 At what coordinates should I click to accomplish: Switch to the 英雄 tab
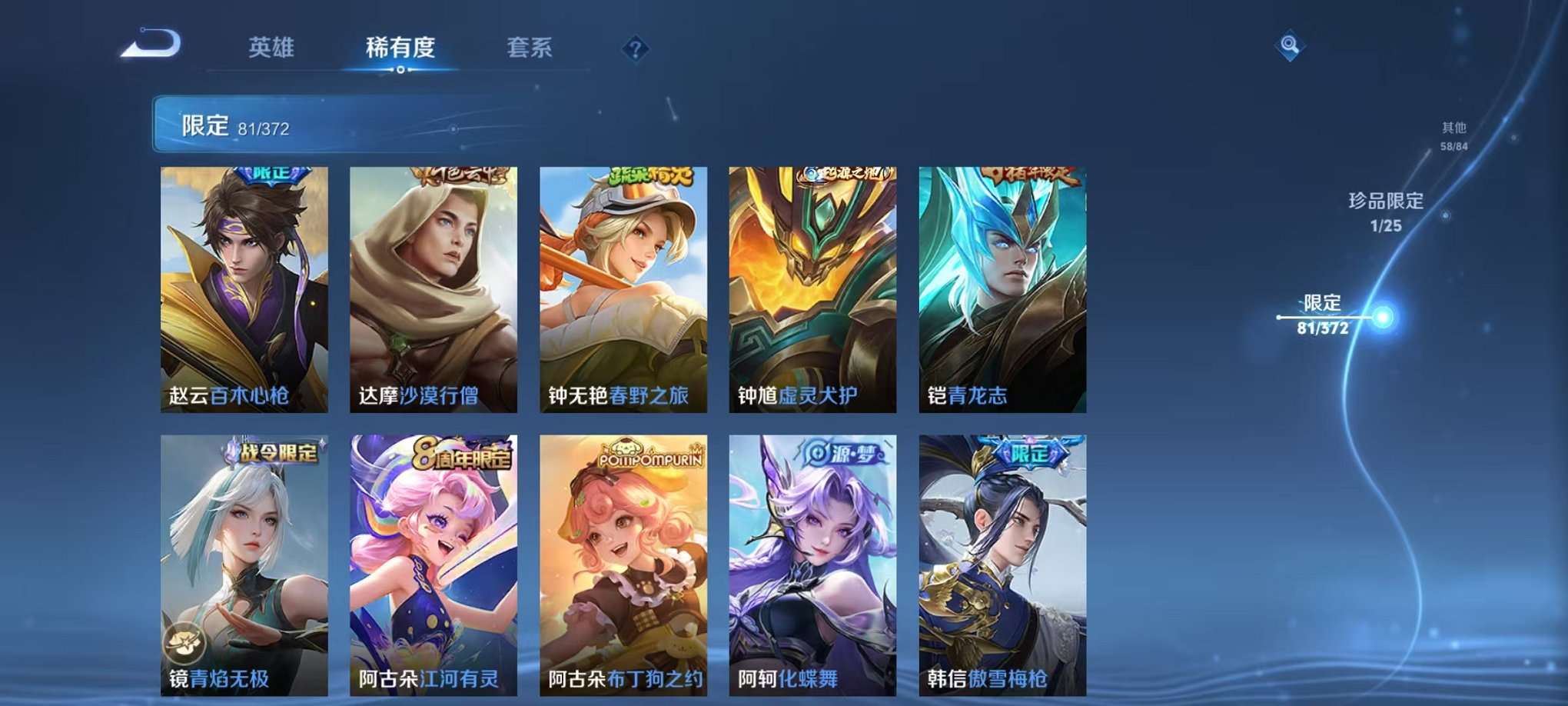(272, 46)
